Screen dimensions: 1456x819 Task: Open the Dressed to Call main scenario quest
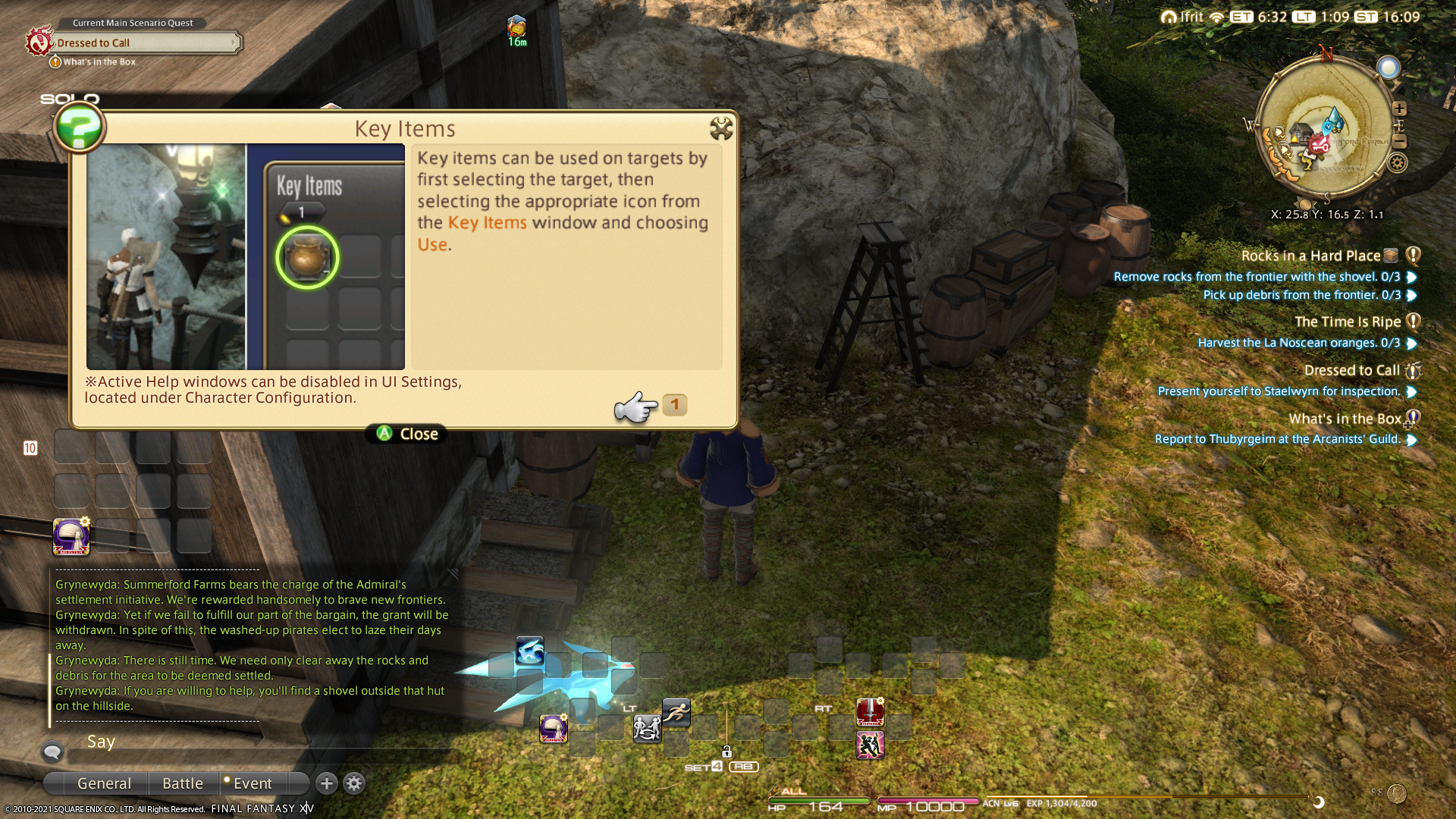click(144, 42)
